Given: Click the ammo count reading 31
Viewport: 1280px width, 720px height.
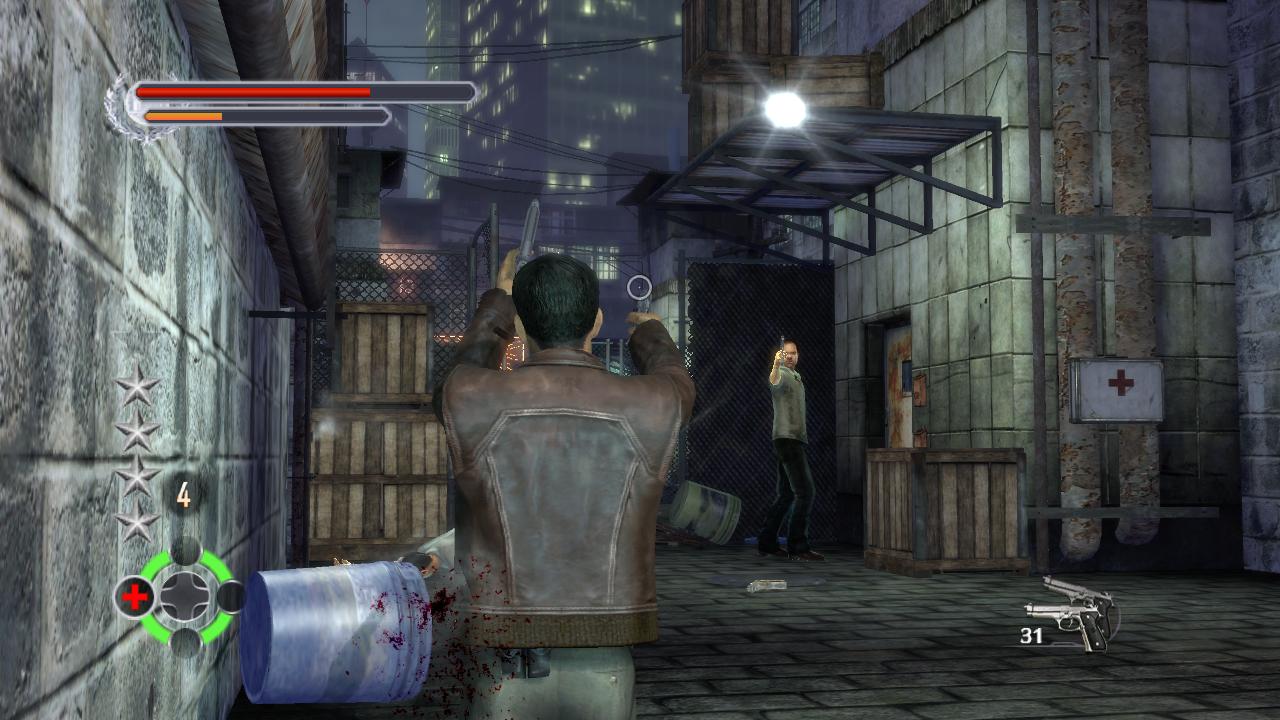Looking at the screenshot, I should 1030,634.
